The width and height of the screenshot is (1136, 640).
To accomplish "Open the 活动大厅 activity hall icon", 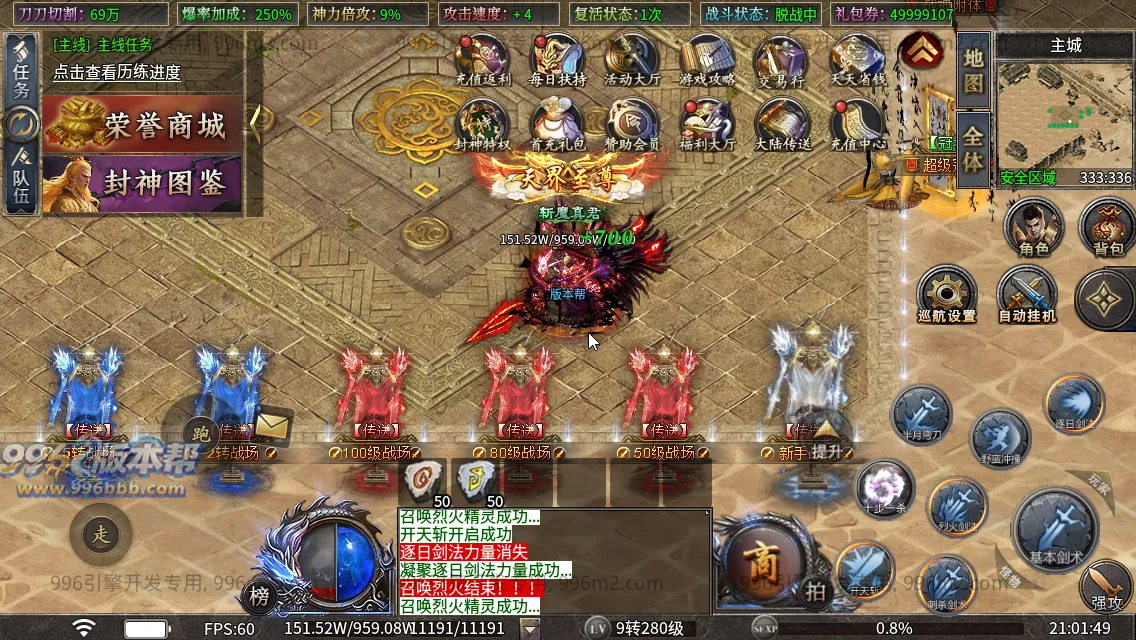I will coord(631,60).
